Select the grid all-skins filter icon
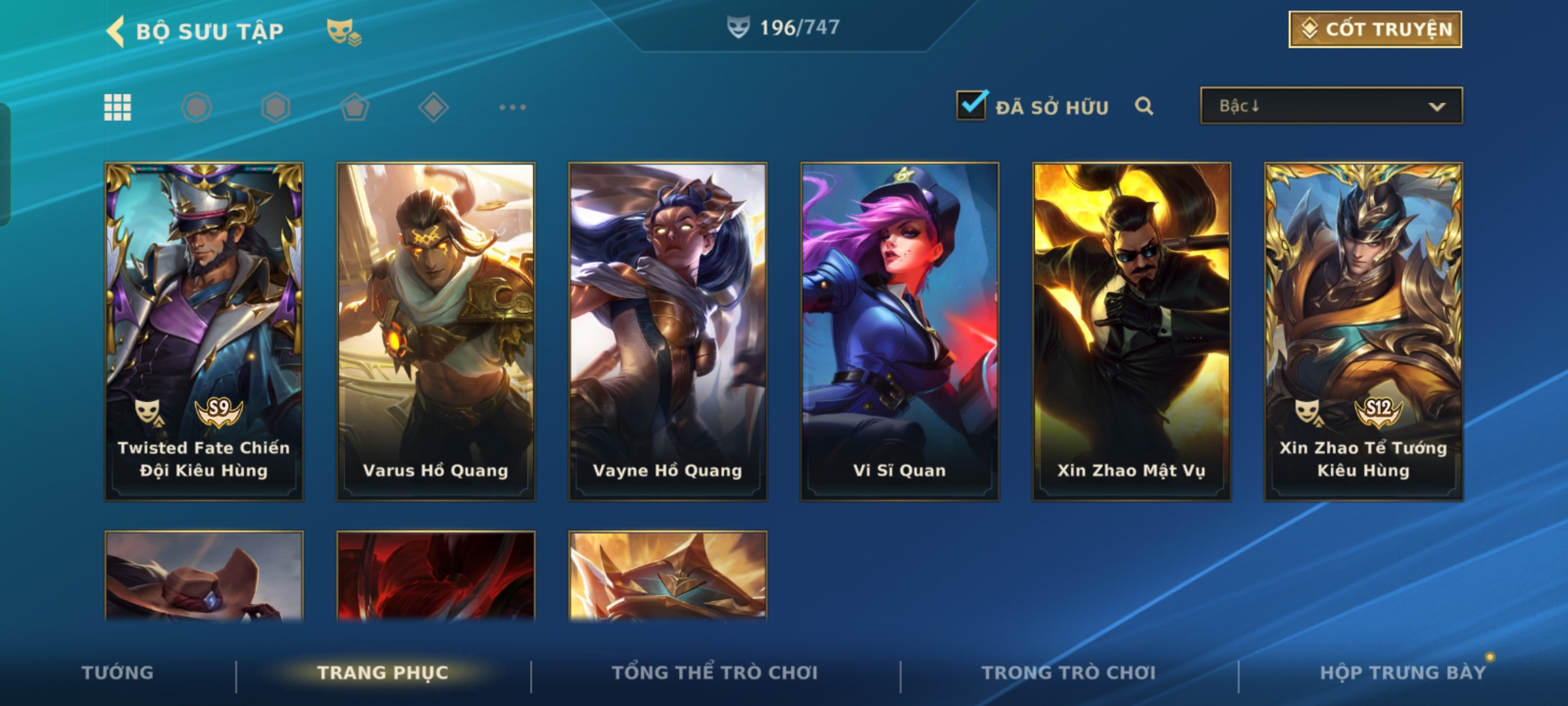Image resolution: width=1568 pixels, height=706 pixels. point(118,107)
